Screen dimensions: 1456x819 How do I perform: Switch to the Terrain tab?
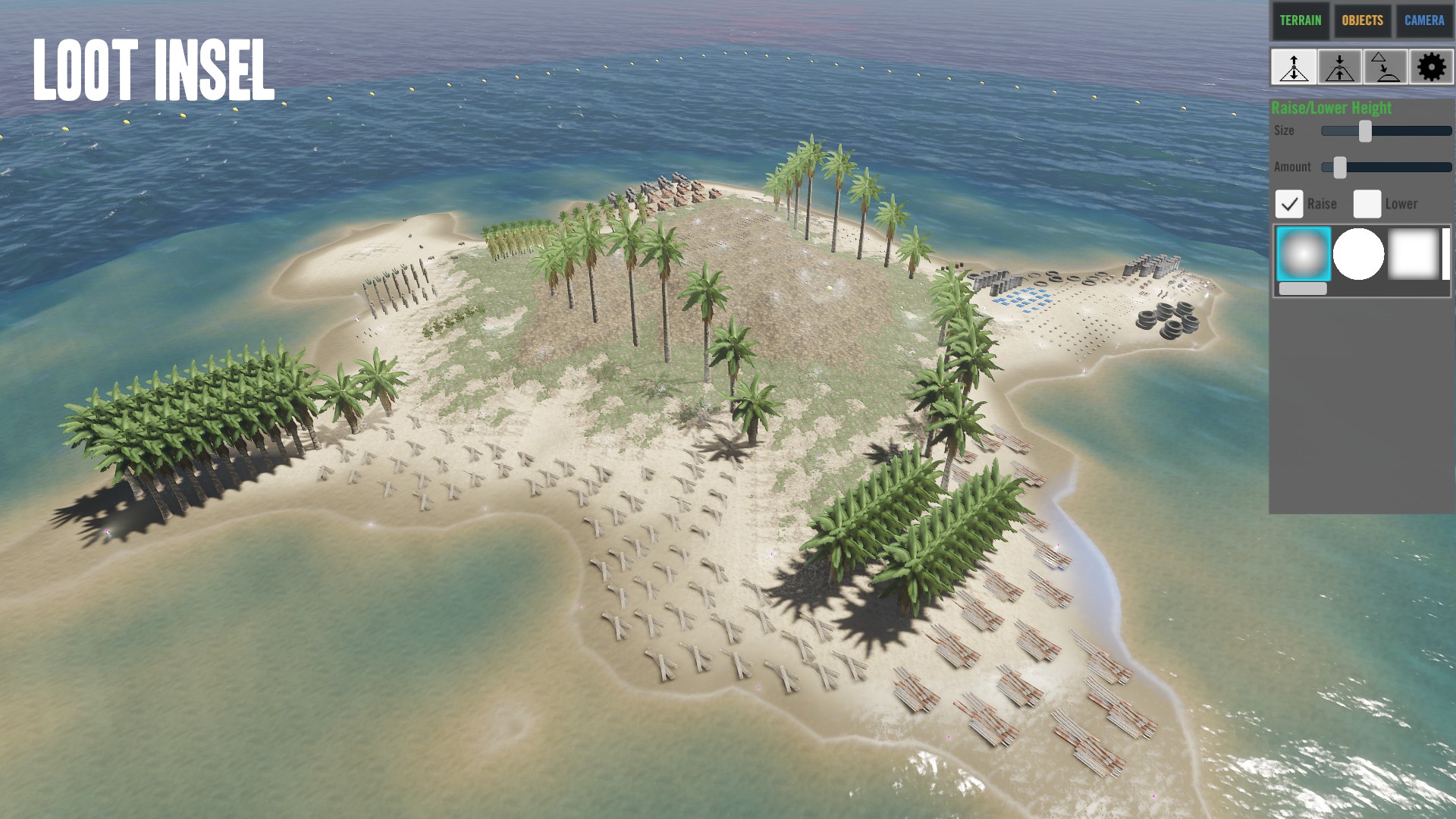1300,20
